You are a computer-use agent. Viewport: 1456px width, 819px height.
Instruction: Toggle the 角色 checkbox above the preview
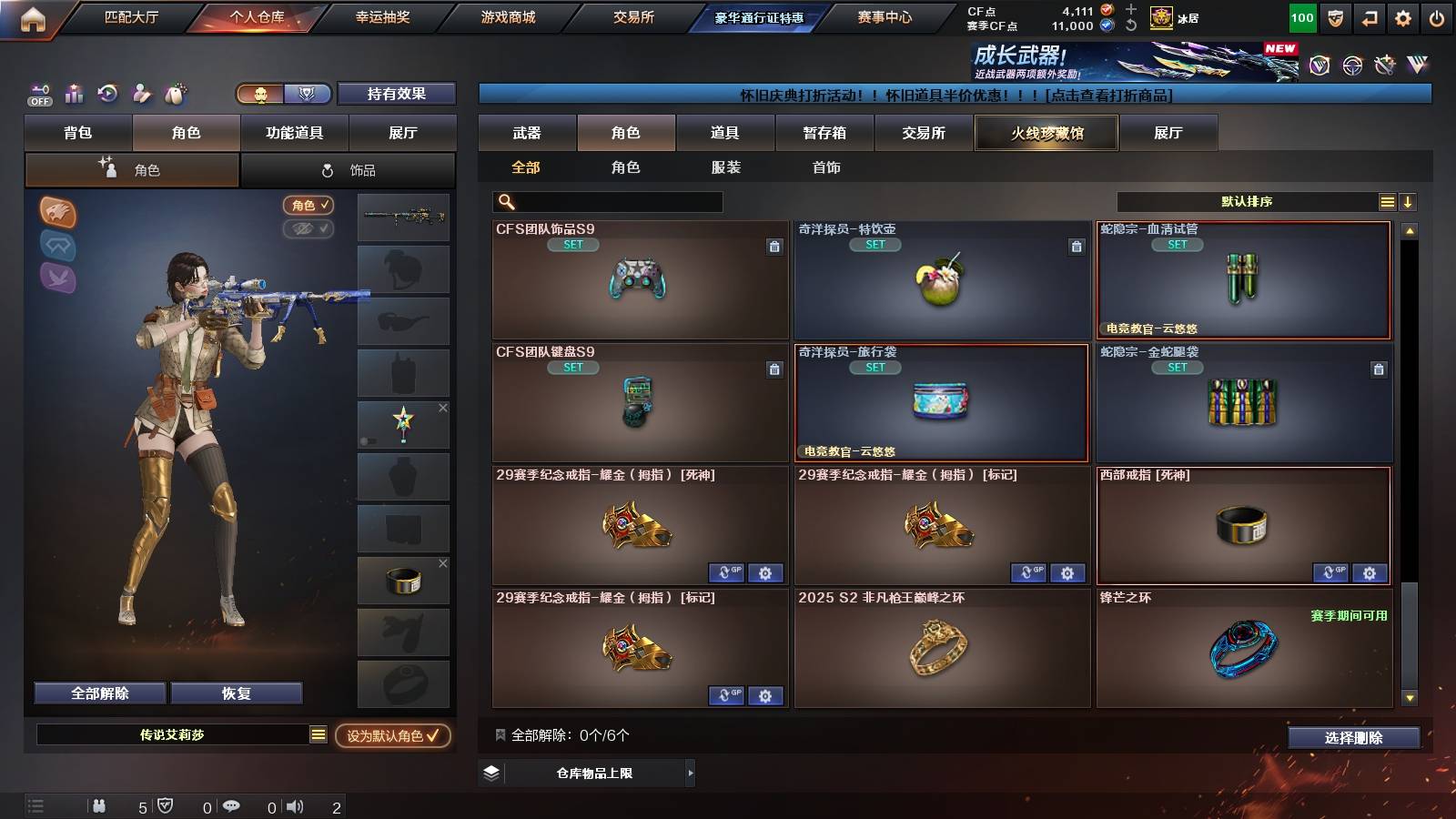(309, 205)
